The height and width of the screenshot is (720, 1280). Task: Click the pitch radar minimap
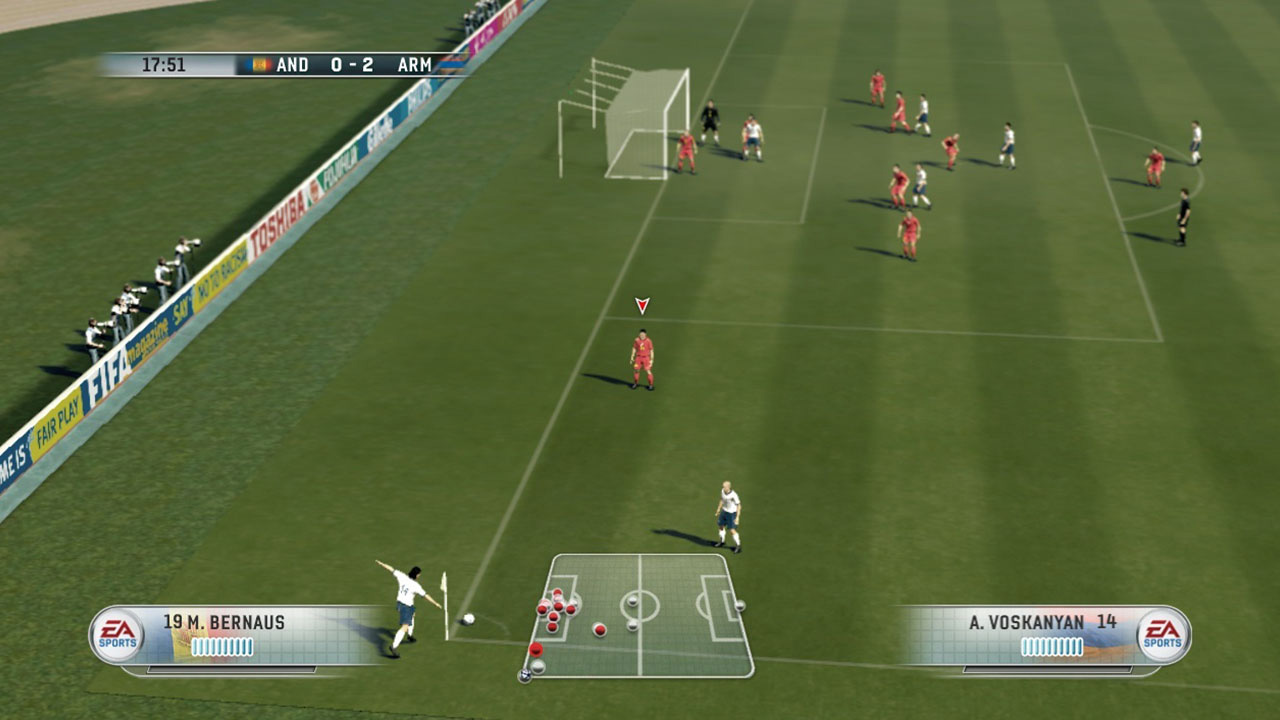pyautogui.click(x=640, y=615)
